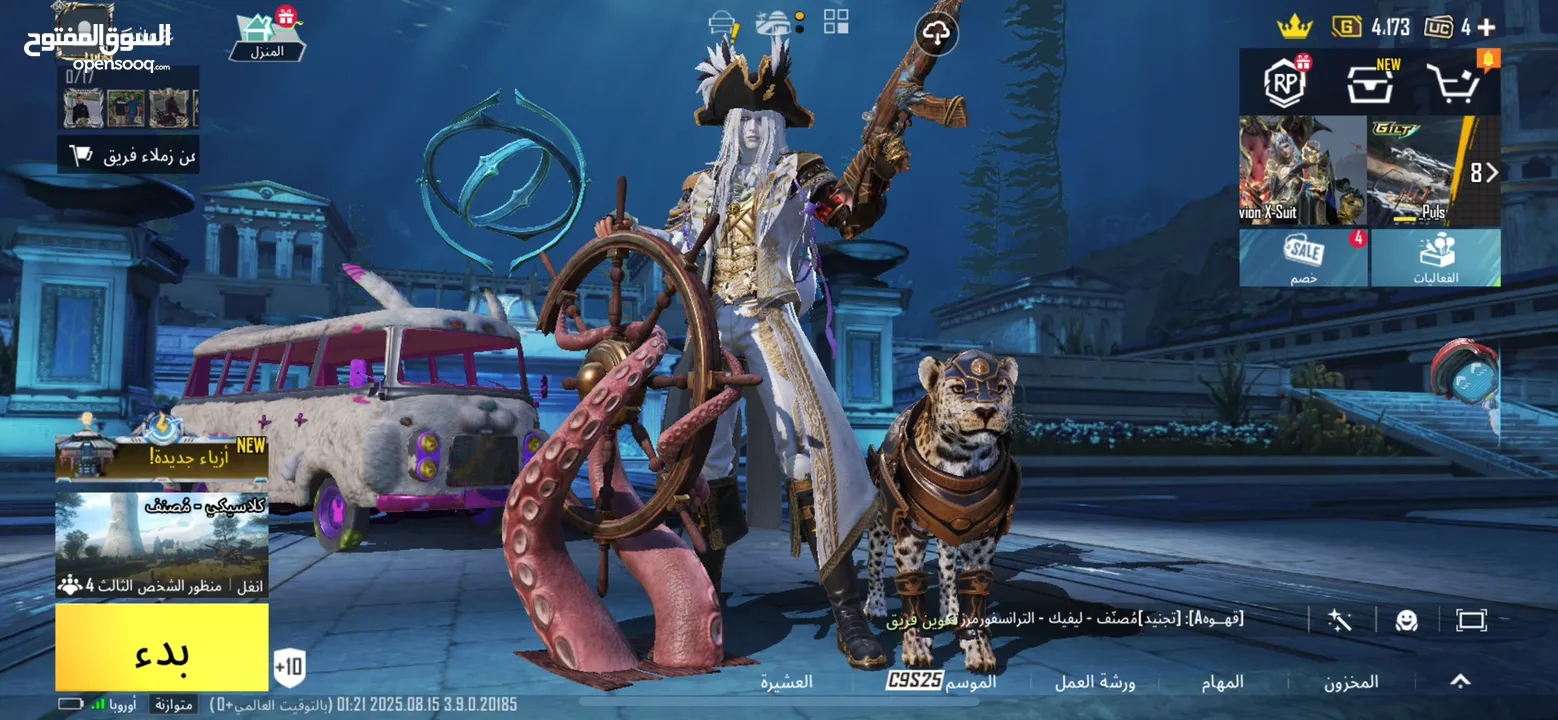Click the cloud download icon

[936, 35]
